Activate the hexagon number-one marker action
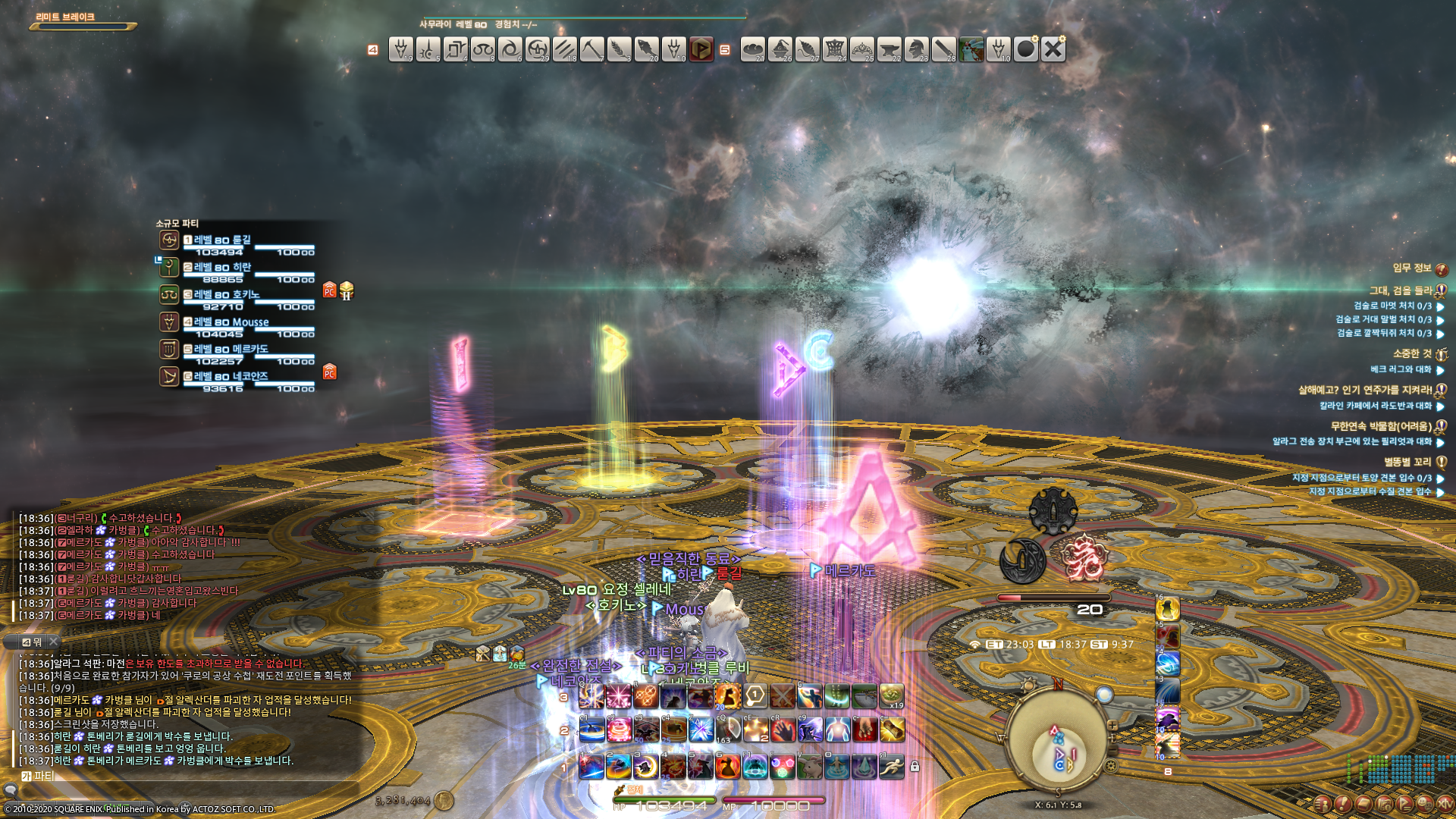The height and width of the screenshot is (819, 1456). (x=755, y=695)
